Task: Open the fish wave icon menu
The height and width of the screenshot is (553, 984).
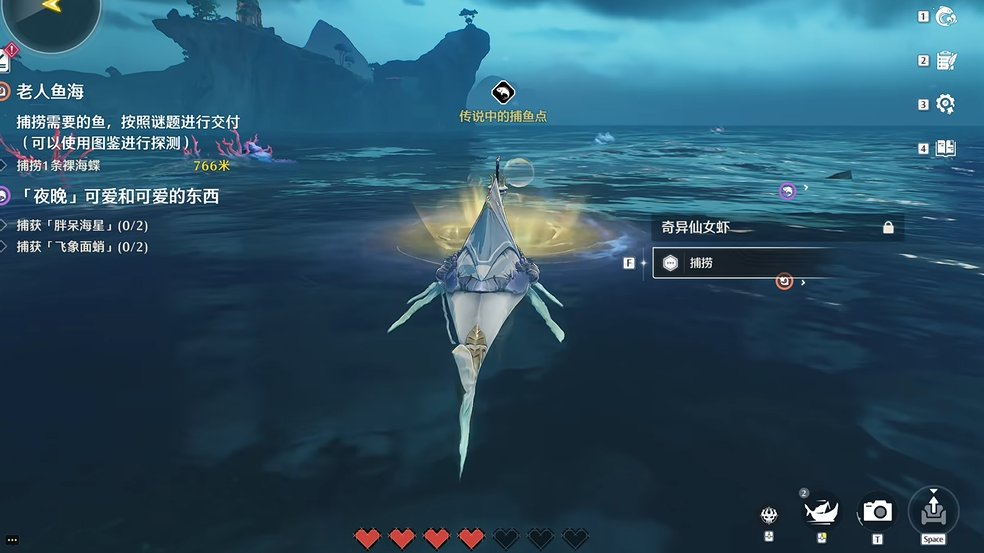Action: click(945, 16)
